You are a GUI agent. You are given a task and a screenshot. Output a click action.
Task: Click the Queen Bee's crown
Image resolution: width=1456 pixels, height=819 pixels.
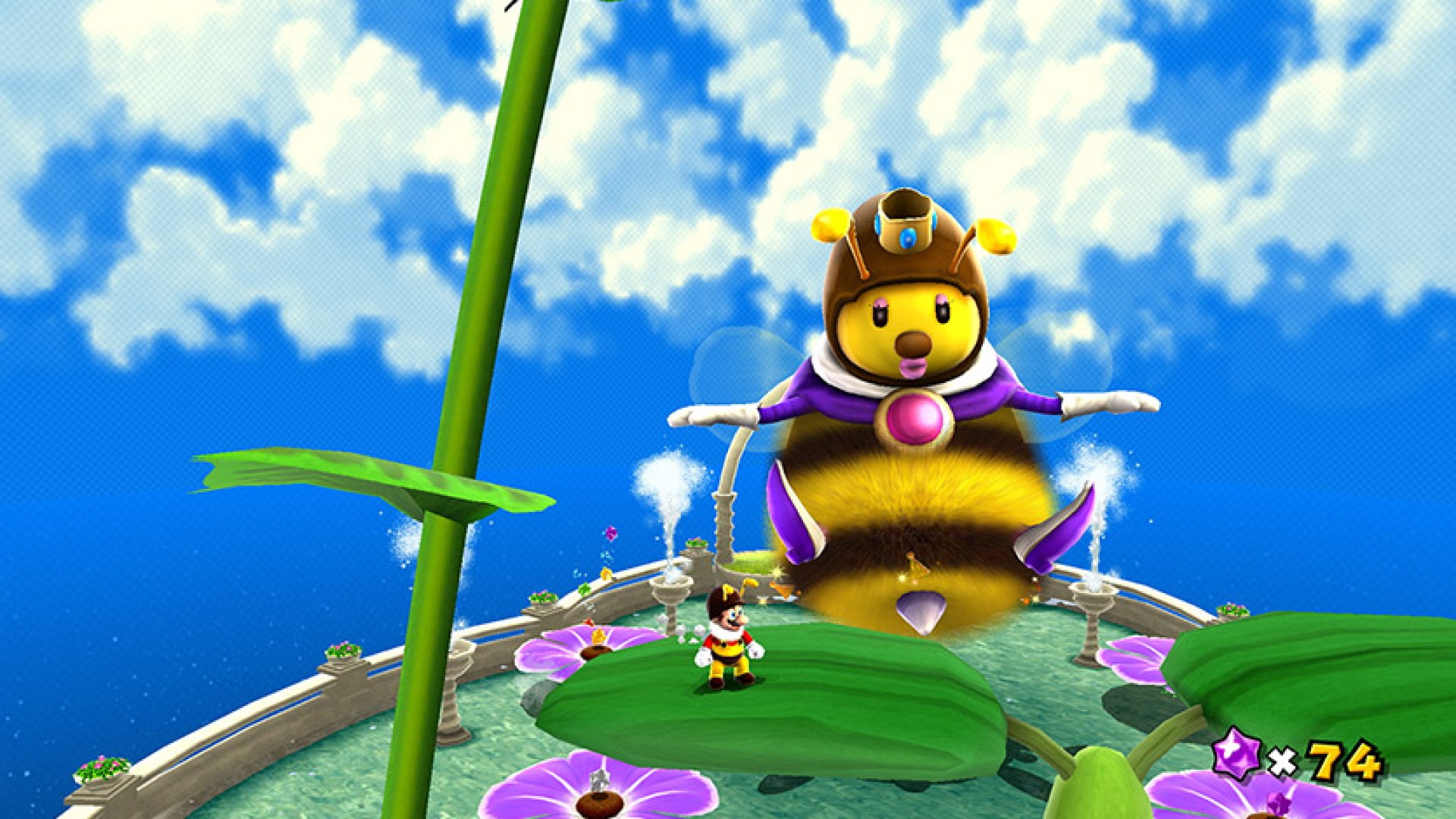coord(906,220)
